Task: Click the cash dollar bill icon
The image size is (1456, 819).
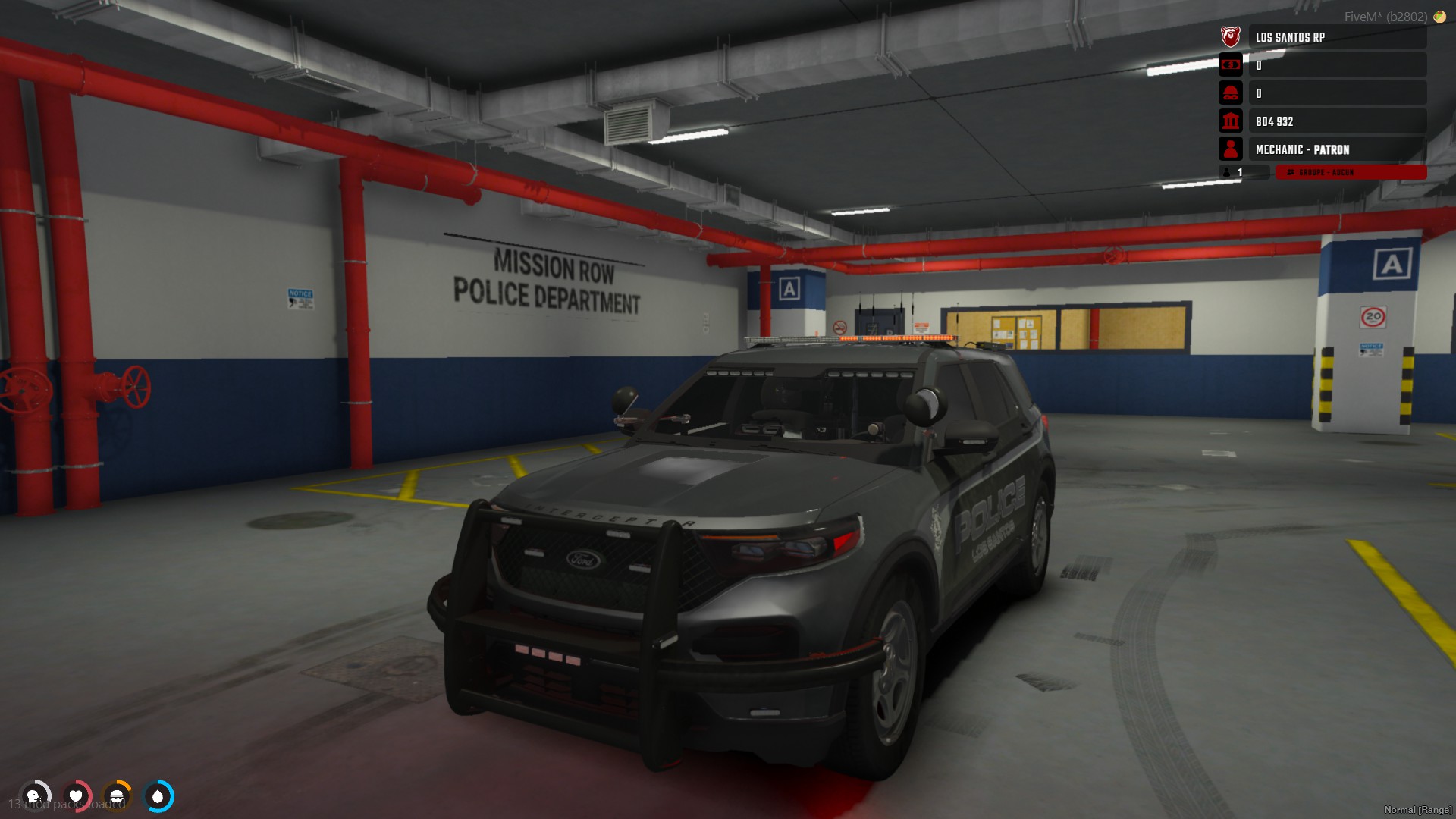Action: 1230,65
